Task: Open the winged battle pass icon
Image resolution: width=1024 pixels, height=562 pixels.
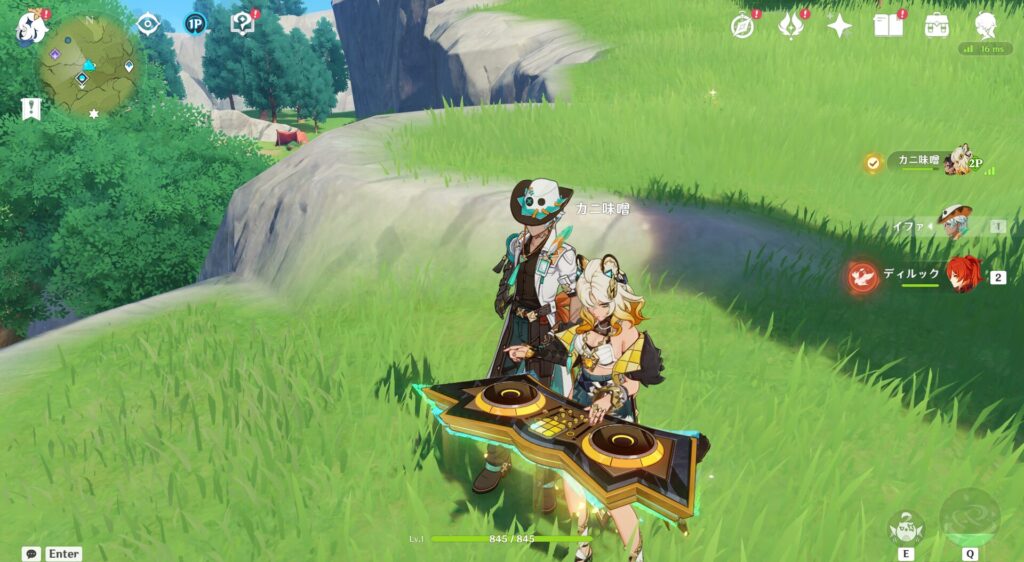Action: pos(791,26)
